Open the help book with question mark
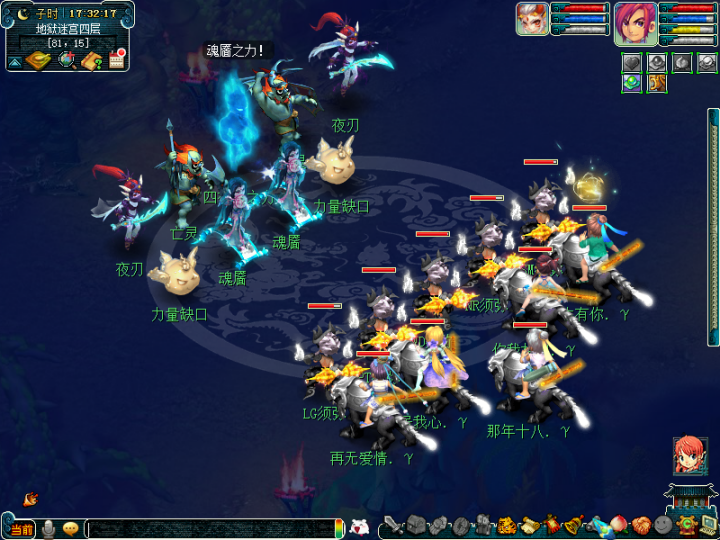Viewport: 720px width, 540px height. pyautogui.click(x=92, y=61)
